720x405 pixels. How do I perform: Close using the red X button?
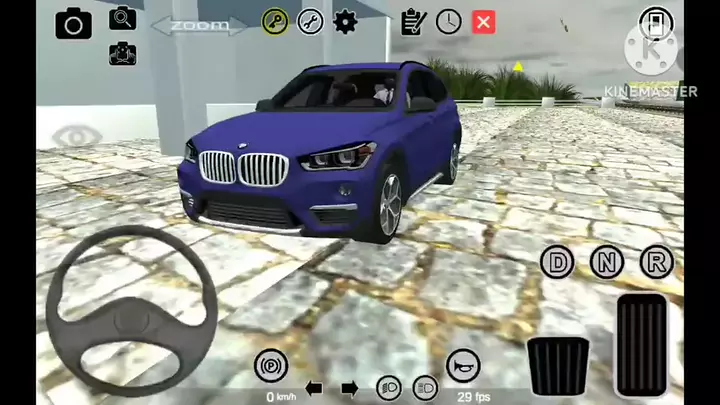(x=484, y=21)
